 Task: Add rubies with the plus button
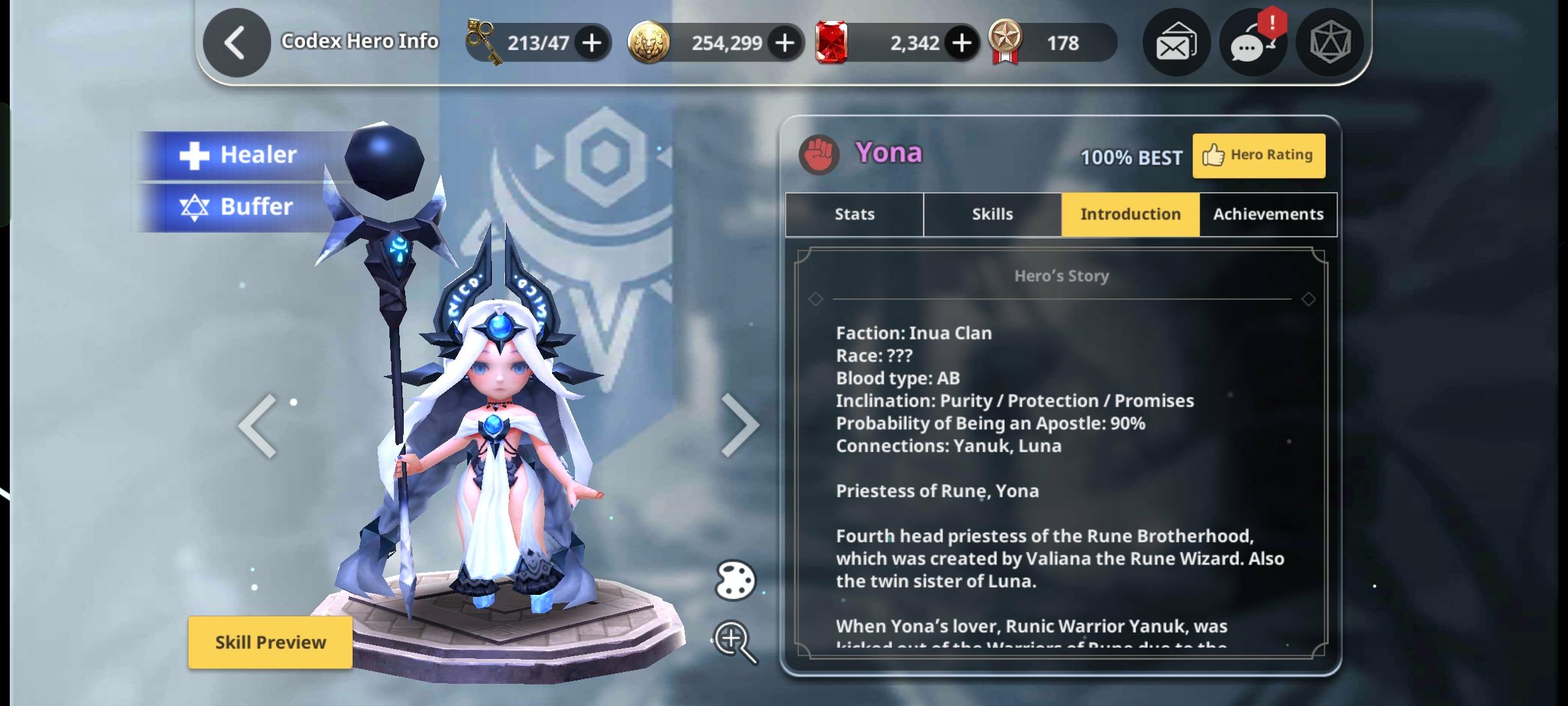click(961, 43)
